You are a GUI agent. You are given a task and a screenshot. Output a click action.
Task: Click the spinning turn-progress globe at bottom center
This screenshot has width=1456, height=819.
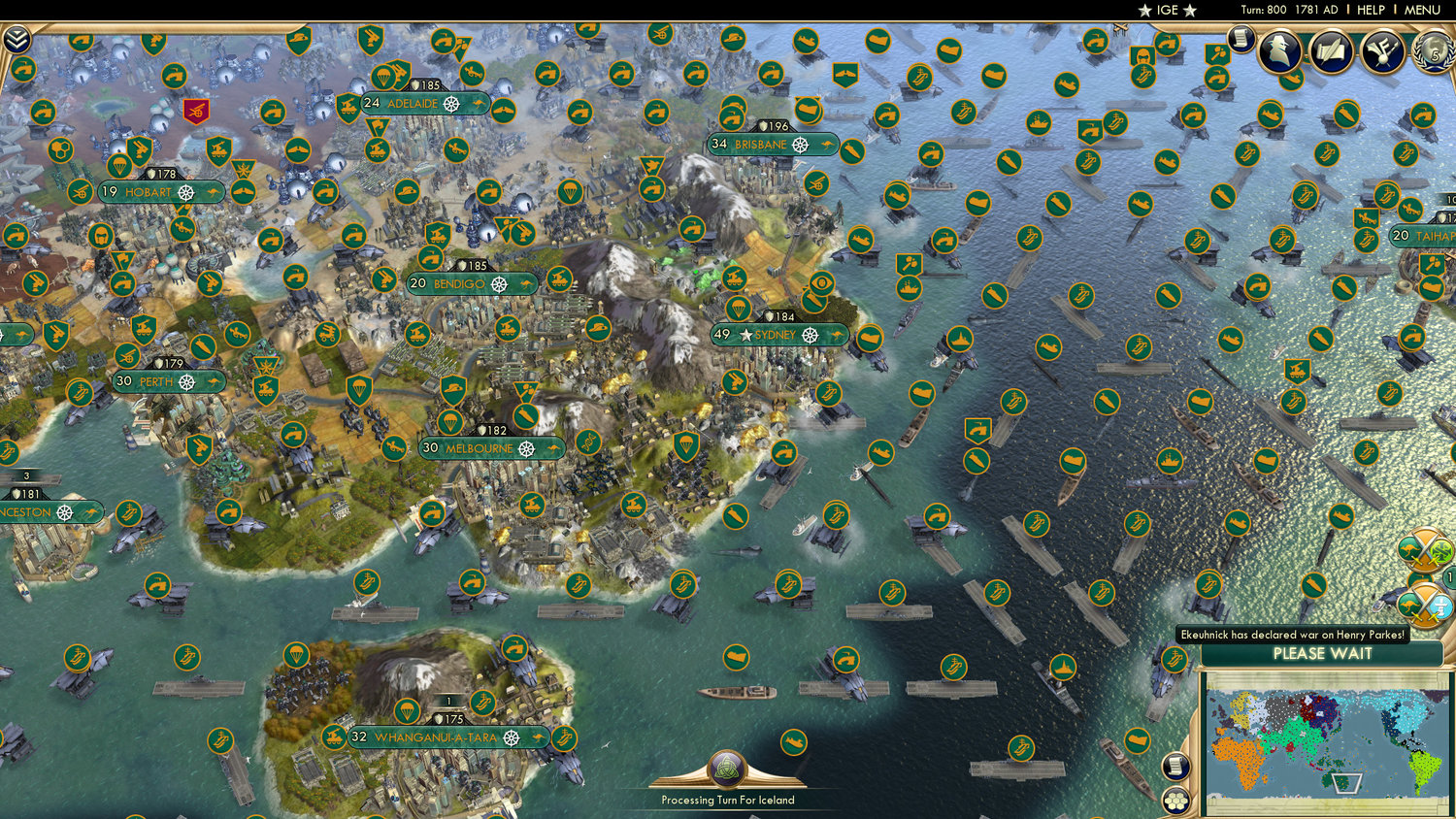726,767
